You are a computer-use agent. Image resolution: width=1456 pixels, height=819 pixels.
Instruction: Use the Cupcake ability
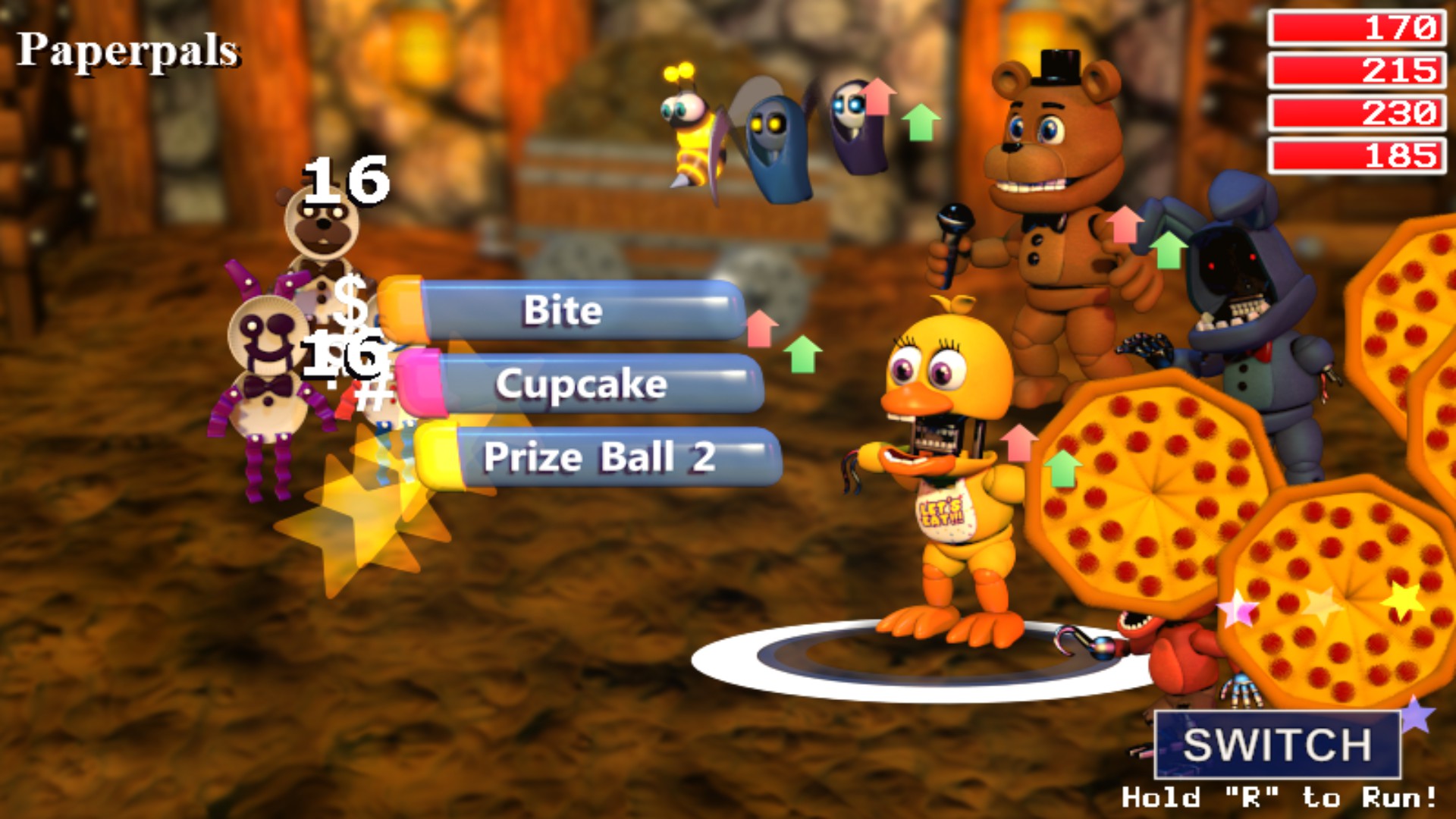click(580, 385)
